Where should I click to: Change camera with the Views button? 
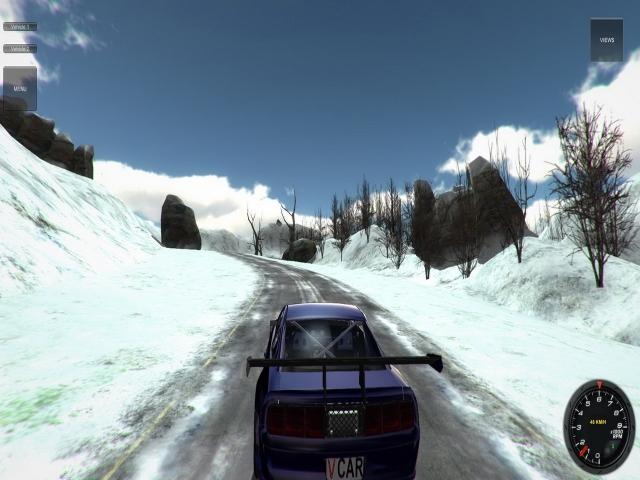pyautogui.click(x=606, y=40)
